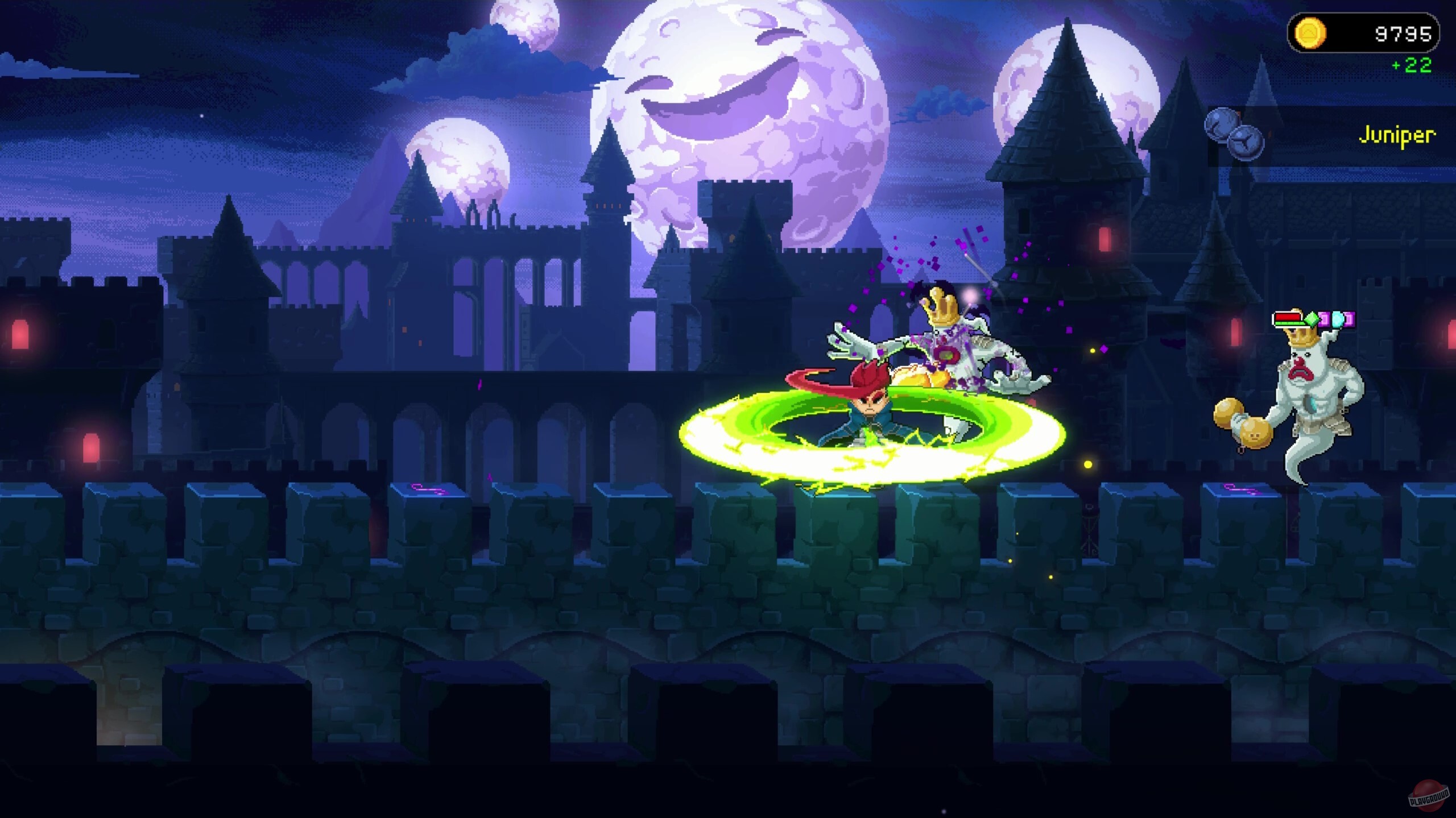The width and height of the screenshot is (1456, 818).
Task: Select the purple status effect icon above Juniper's head
Action: tap(1326, 318)
